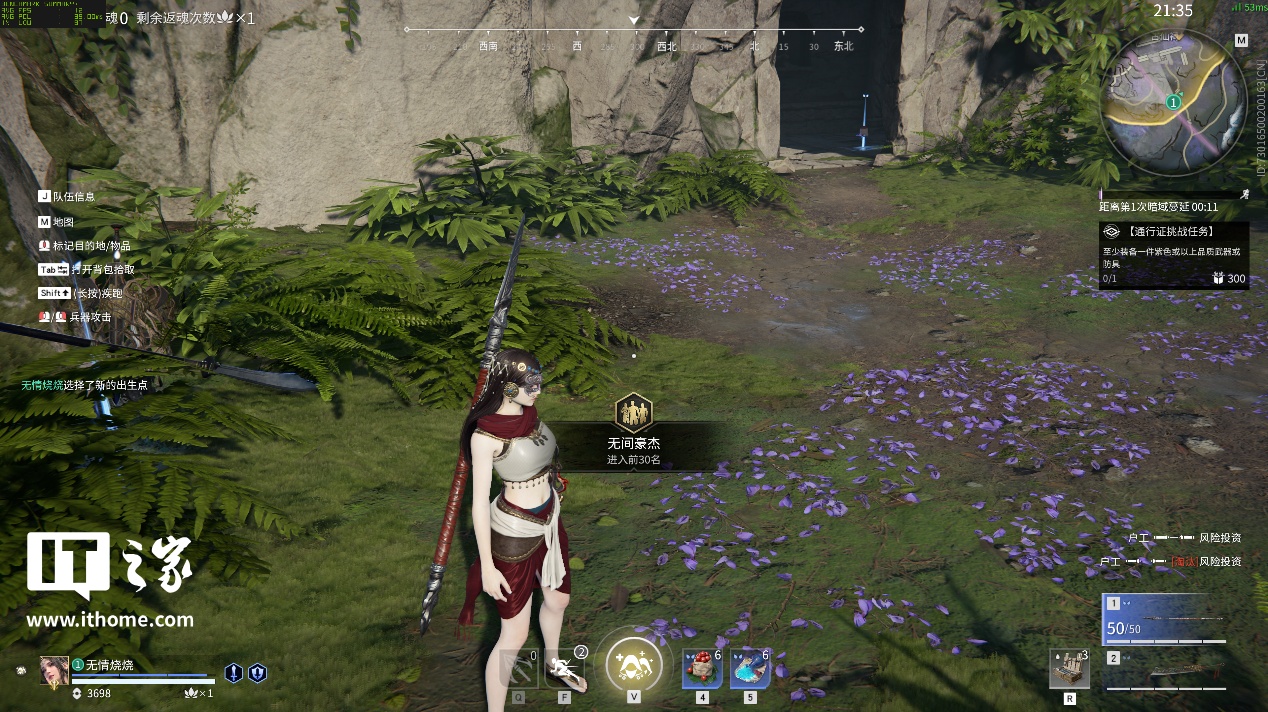Screen dimensions: 1268x712
Task: Click the compass direction bar
Action: (x=634, y=45)
